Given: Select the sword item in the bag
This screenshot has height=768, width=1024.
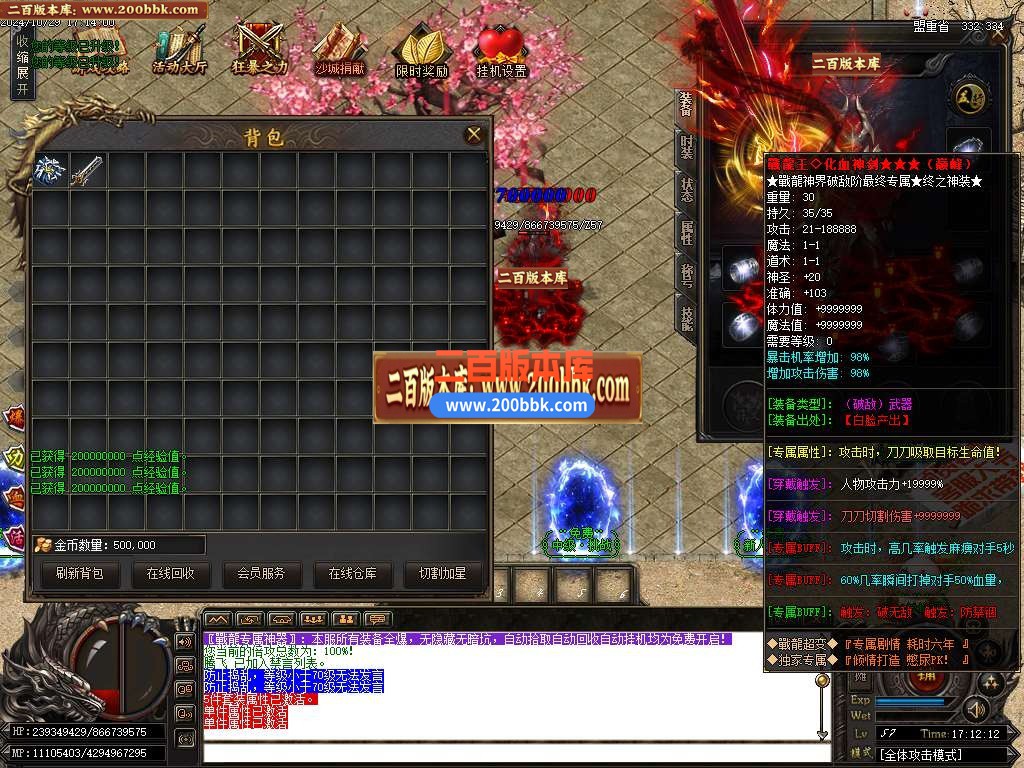Looking at the screenshot, I should pos(87,170).
